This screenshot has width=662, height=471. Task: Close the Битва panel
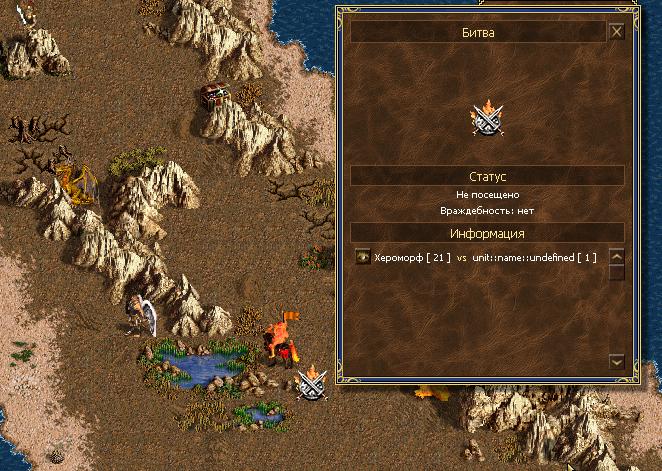tap(617, 32)
